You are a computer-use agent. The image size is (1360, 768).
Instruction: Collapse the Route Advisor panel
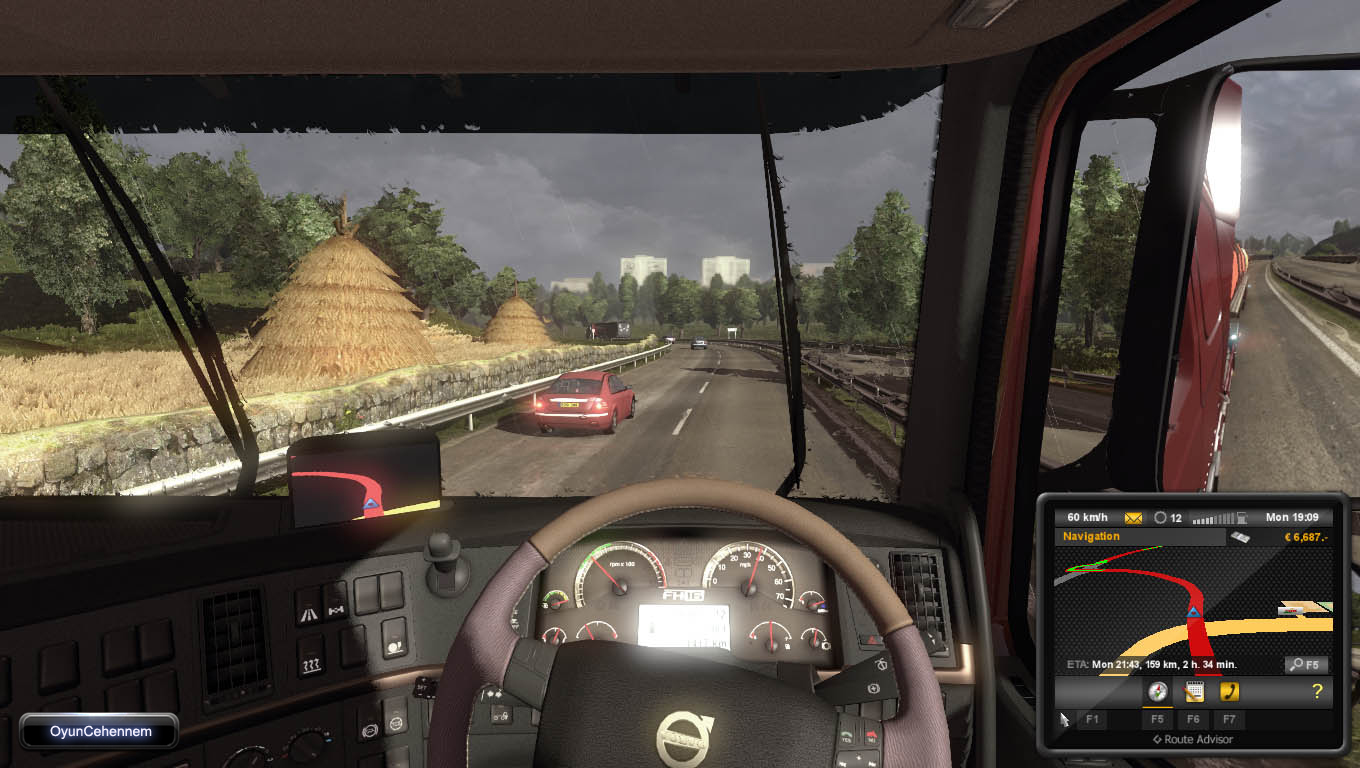pyautogui.click(x=1193, y=739)
